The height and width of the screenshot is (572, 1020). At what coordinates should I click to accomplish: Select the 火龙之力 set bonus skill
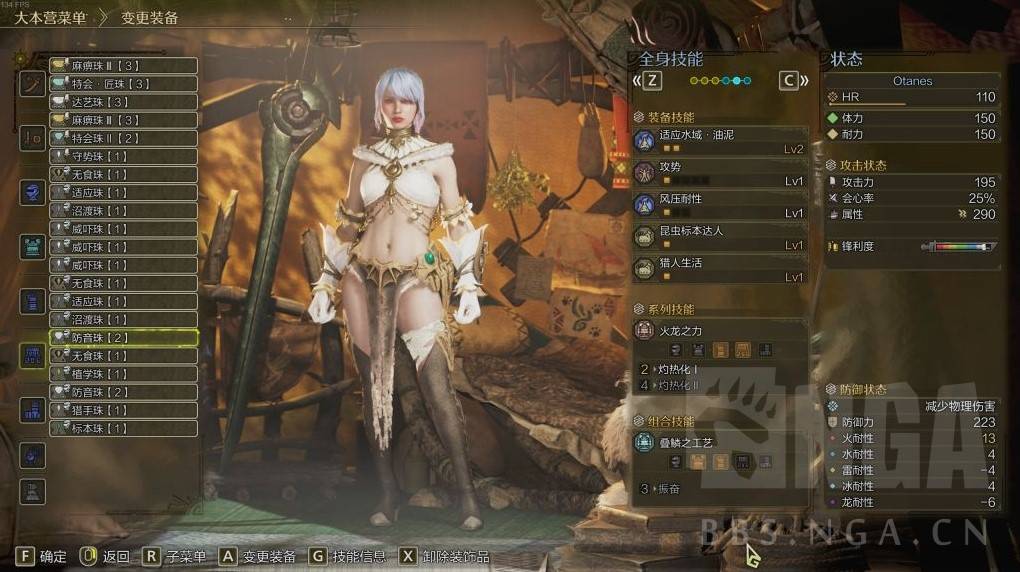720,330
